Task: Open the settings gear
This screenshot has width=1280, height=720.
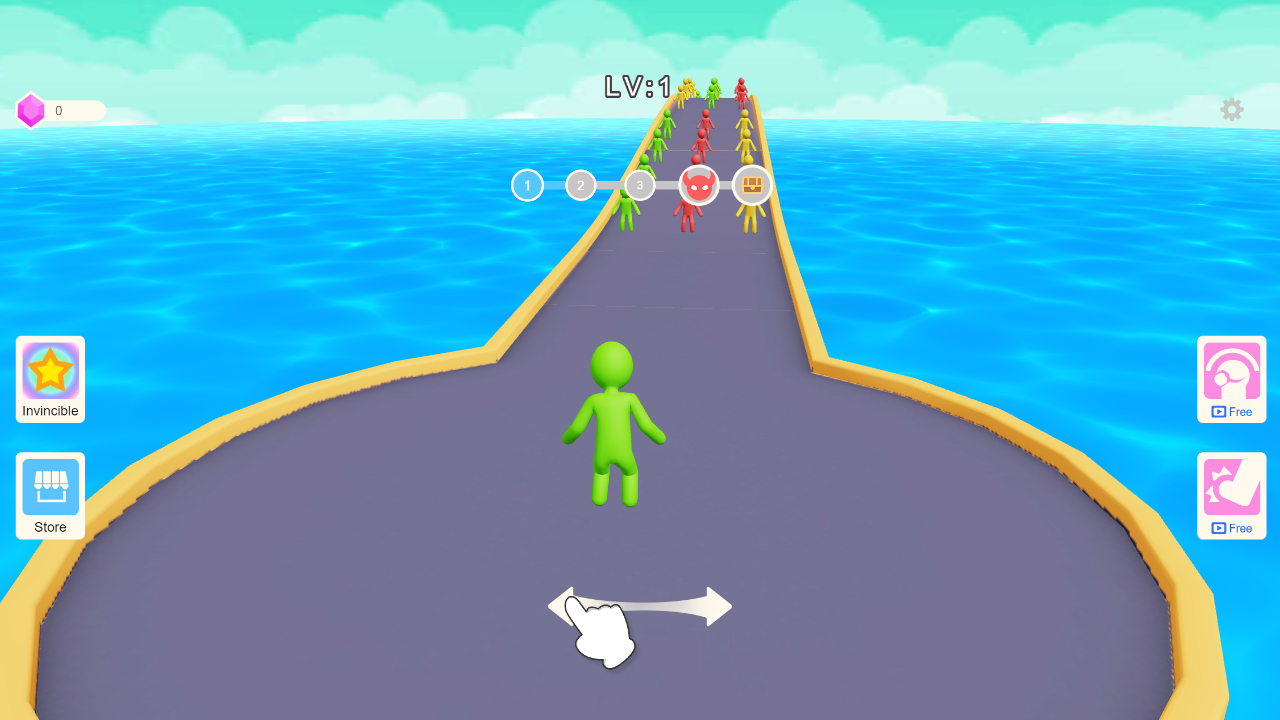Action: pyautogui.click(x=1231, y=110)
